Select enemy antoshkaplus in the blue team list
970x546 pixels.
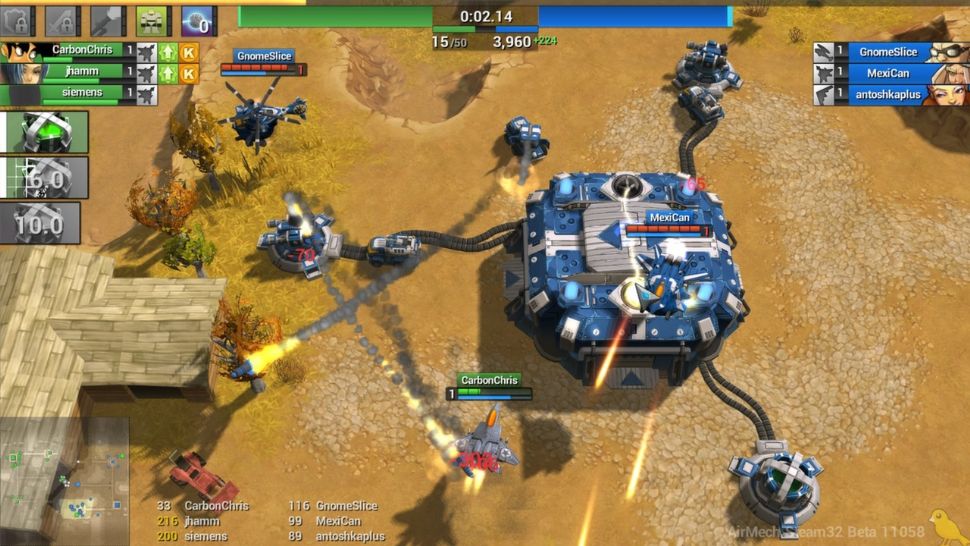coord(887,96)
